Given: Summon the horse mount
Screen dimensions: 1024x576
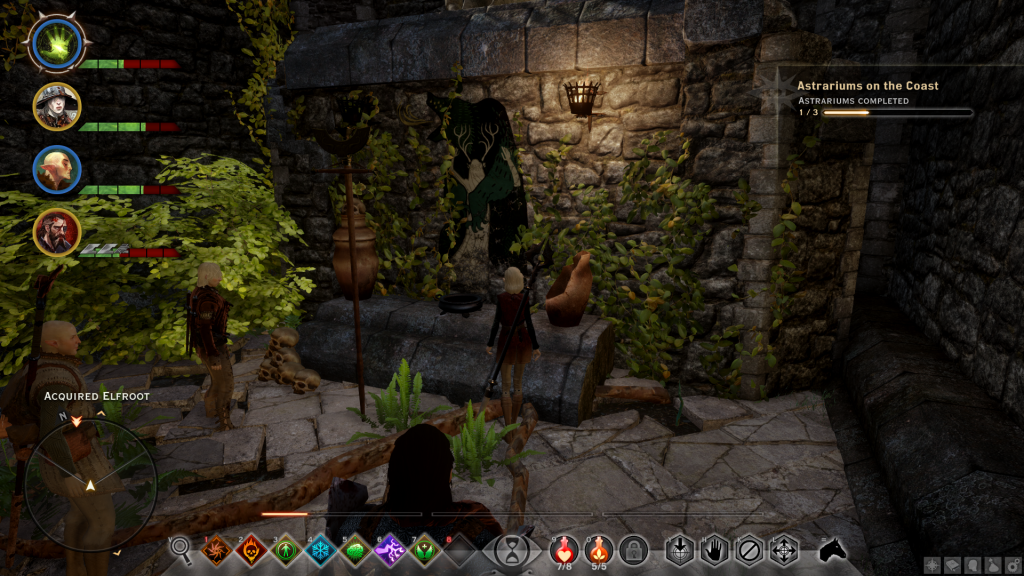Looking at the screenshot, I should (x=832, y=549).
